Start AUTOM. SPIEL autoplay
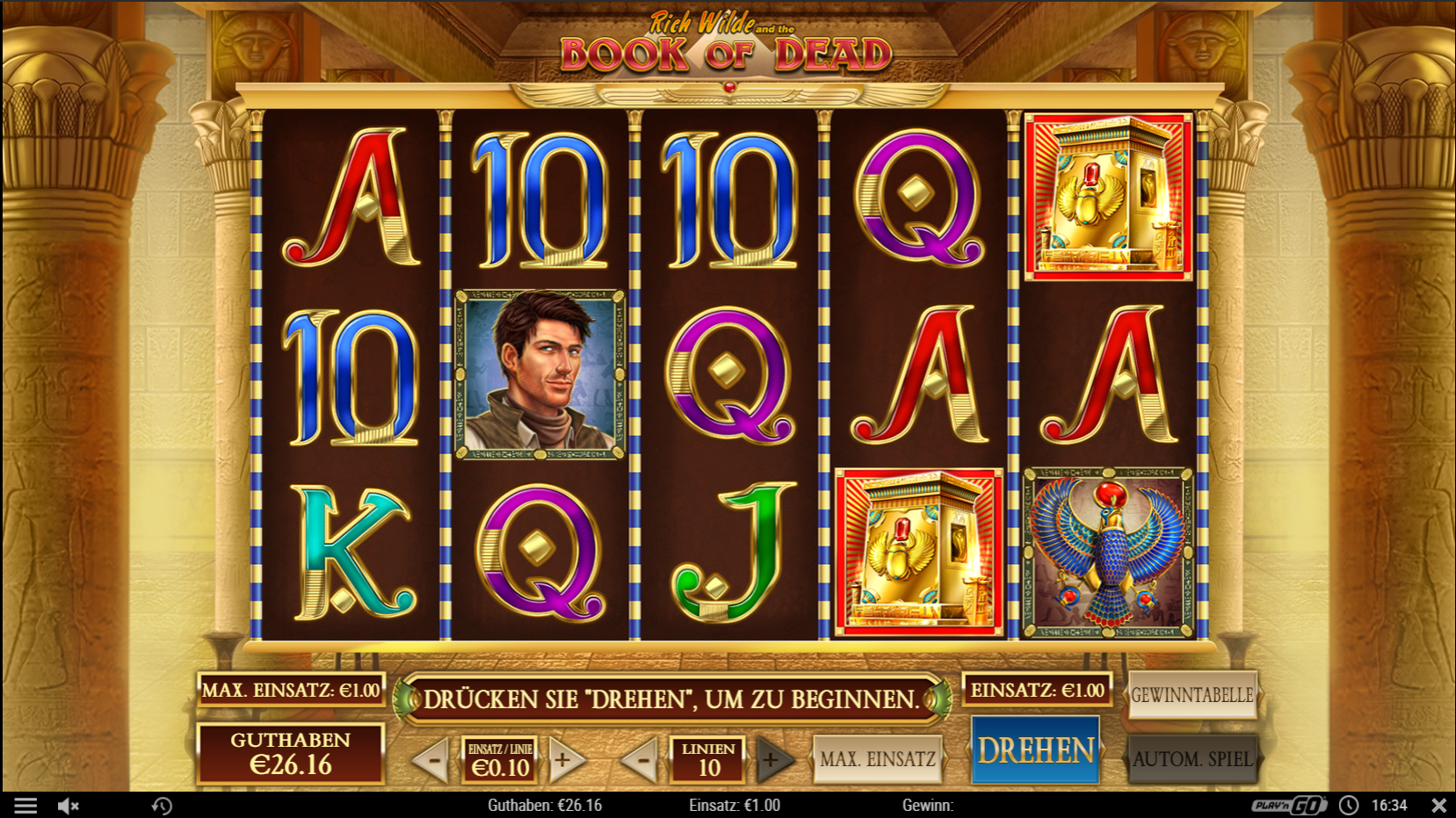Viewport: 1456px width, 818px height. 1192,756
